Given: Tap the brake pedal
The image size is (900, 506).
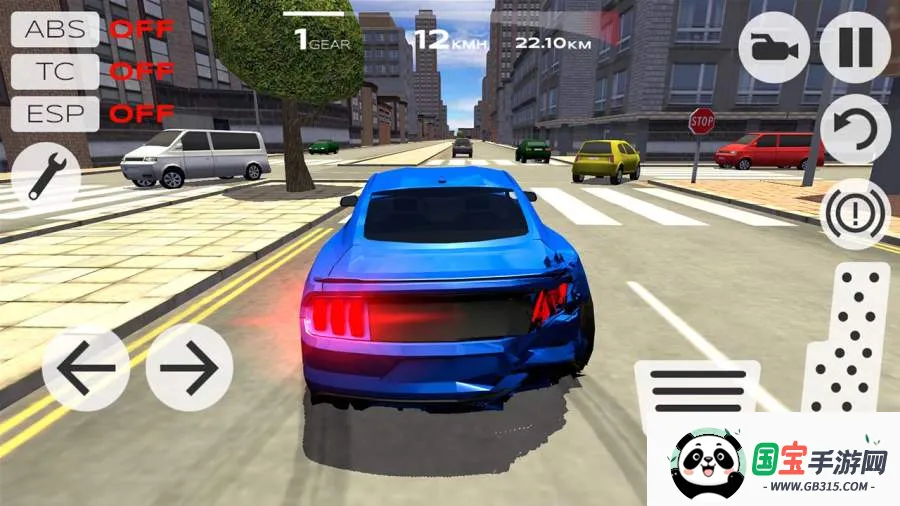Looking at the screenshot, I should 696,390.
